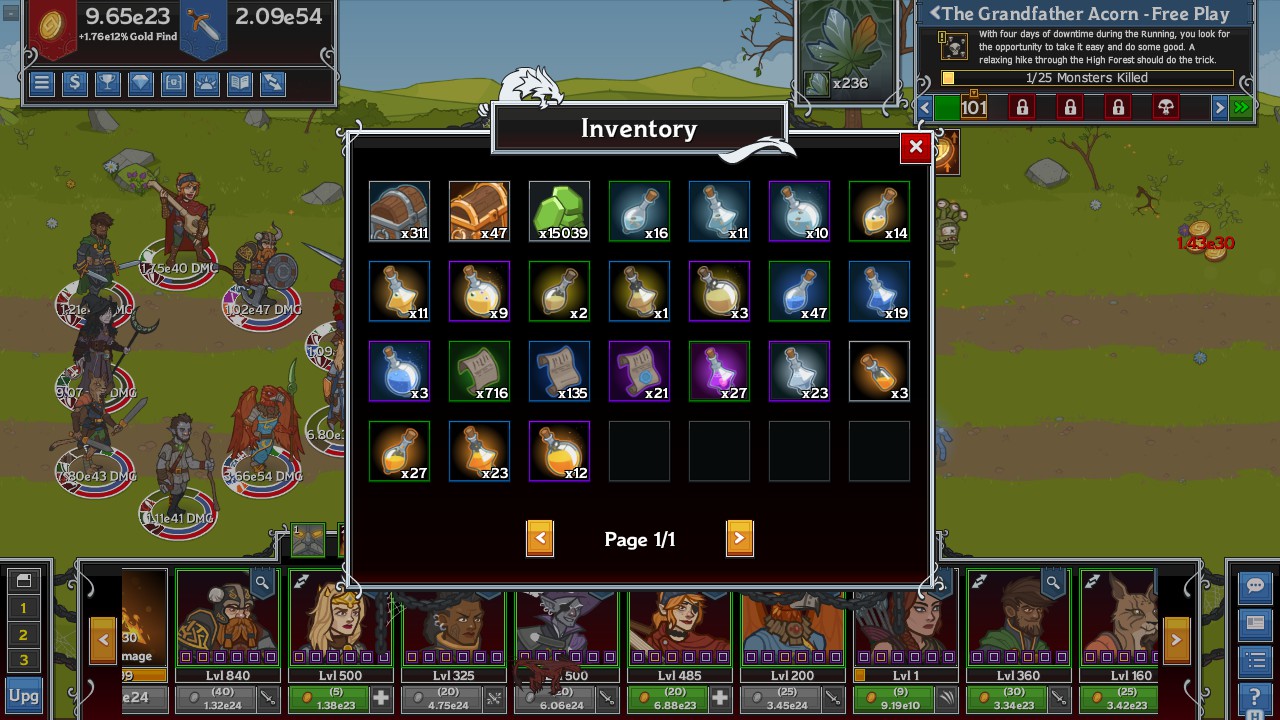Viewport: 1280px width, 720px height.
Task: Open the help question mark icon
Action: pos(1255,694)
